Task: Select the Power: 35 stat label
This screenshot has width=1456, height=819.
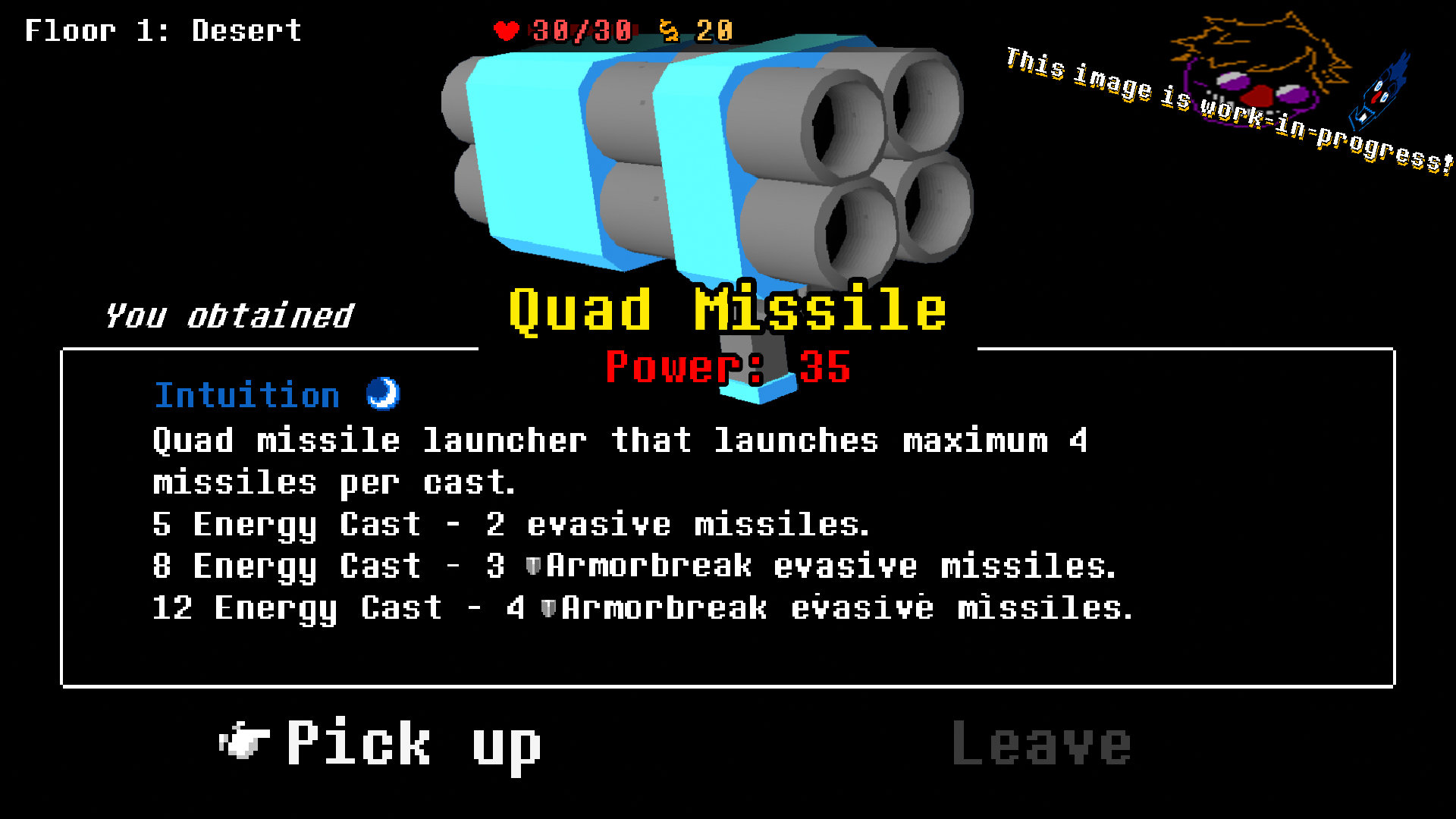Action: coord(730,369)
